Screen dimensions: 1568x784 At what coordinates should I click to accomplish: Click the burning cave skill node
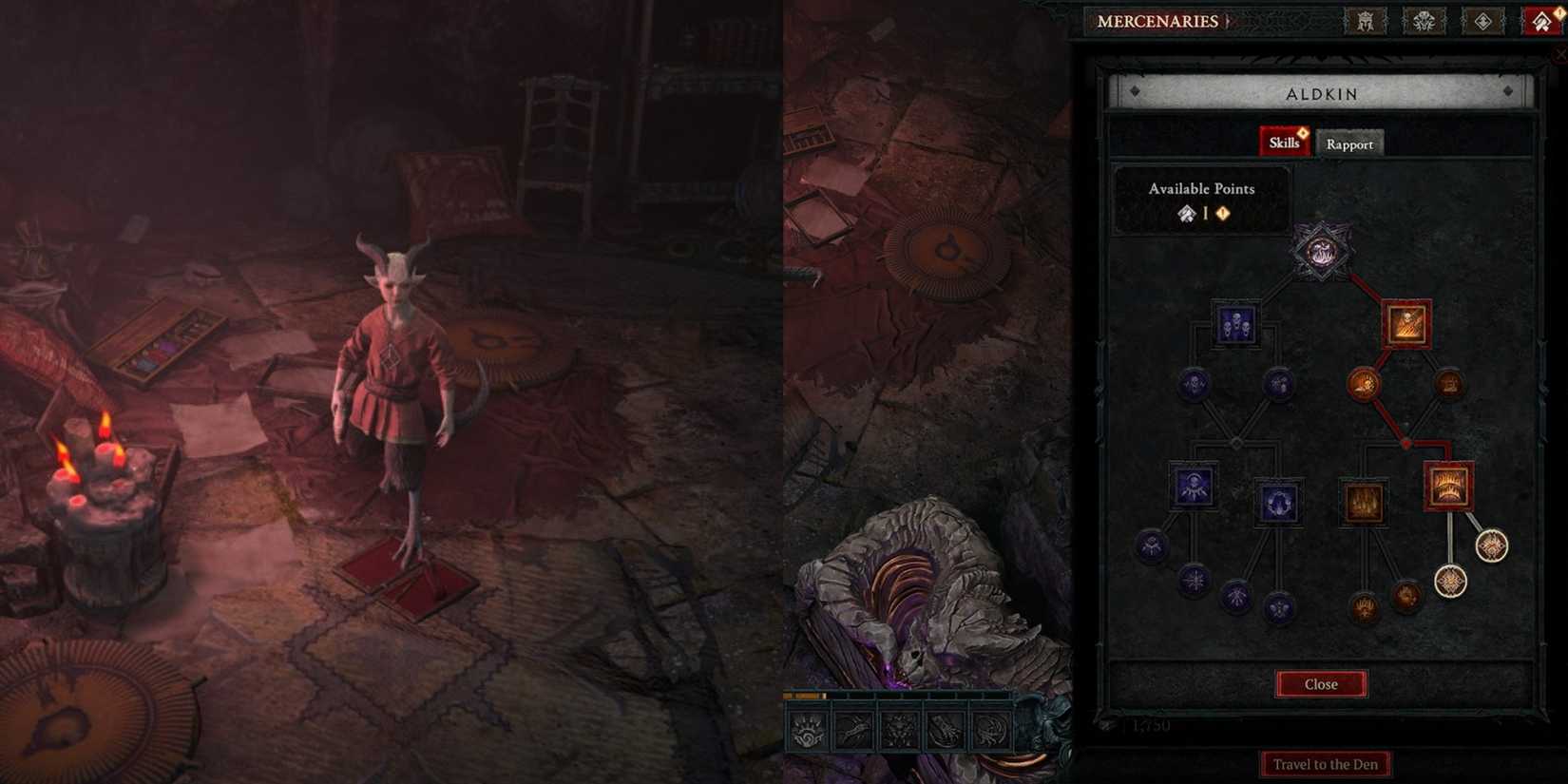[1364, 500]
